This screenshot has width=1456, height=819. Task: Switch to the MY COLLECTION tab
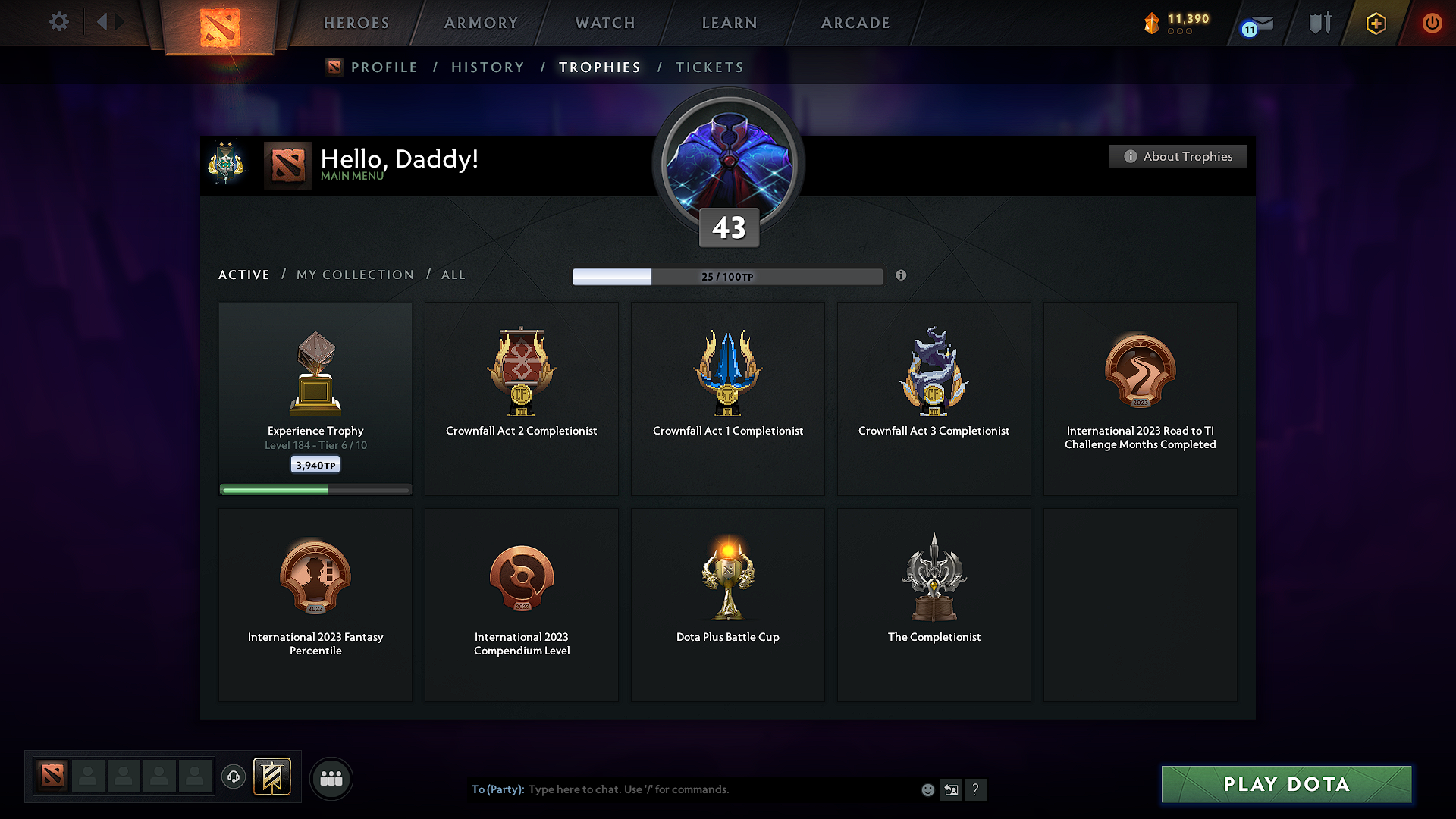click(354, 275)
